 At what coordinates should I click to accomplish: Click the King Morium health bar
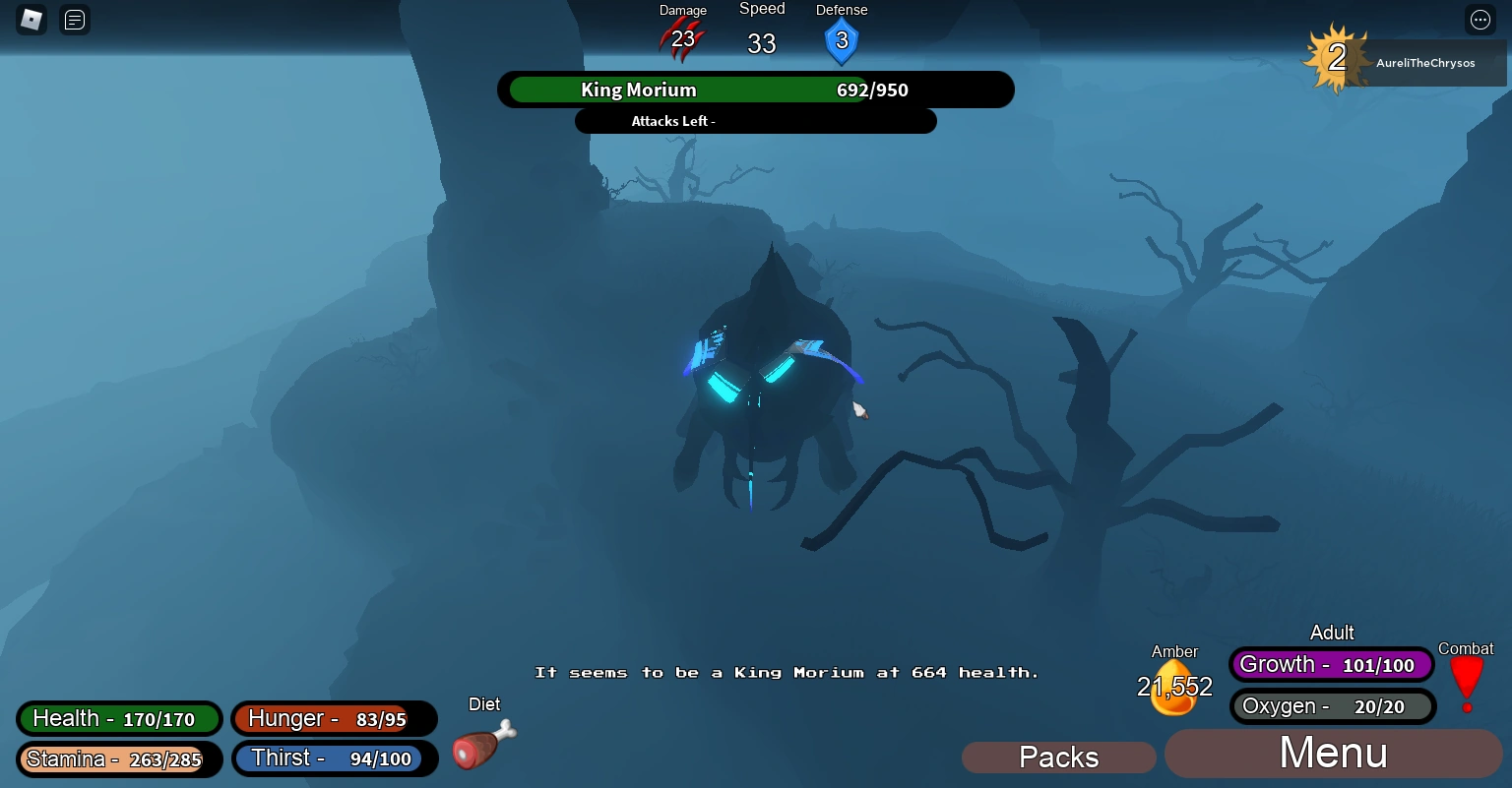coord(755,90)
